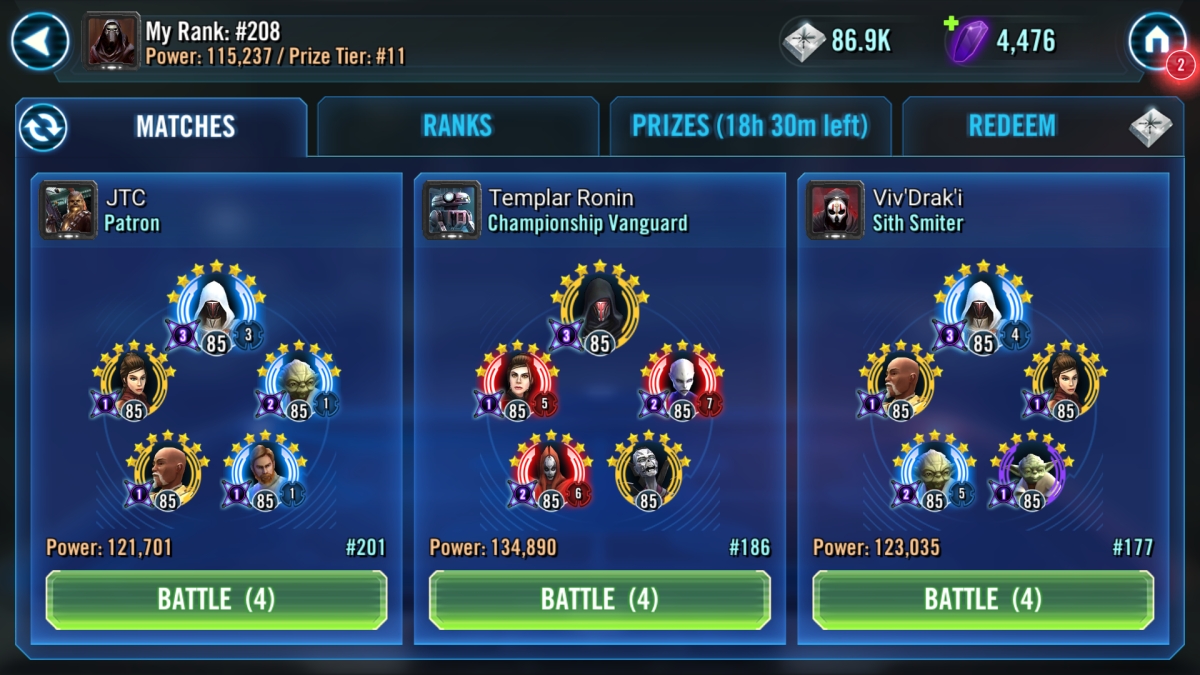Open JTC's player avatar
This screenshot has height=675, width=1200.
pos(69,208)
